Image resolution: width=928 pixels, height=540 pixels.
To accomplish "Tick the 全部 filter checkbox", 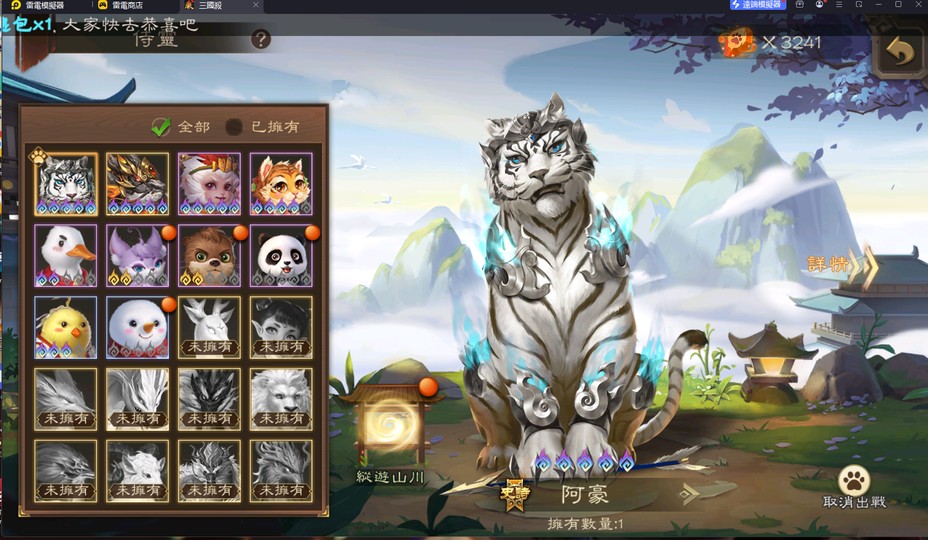I will point(161,127).
